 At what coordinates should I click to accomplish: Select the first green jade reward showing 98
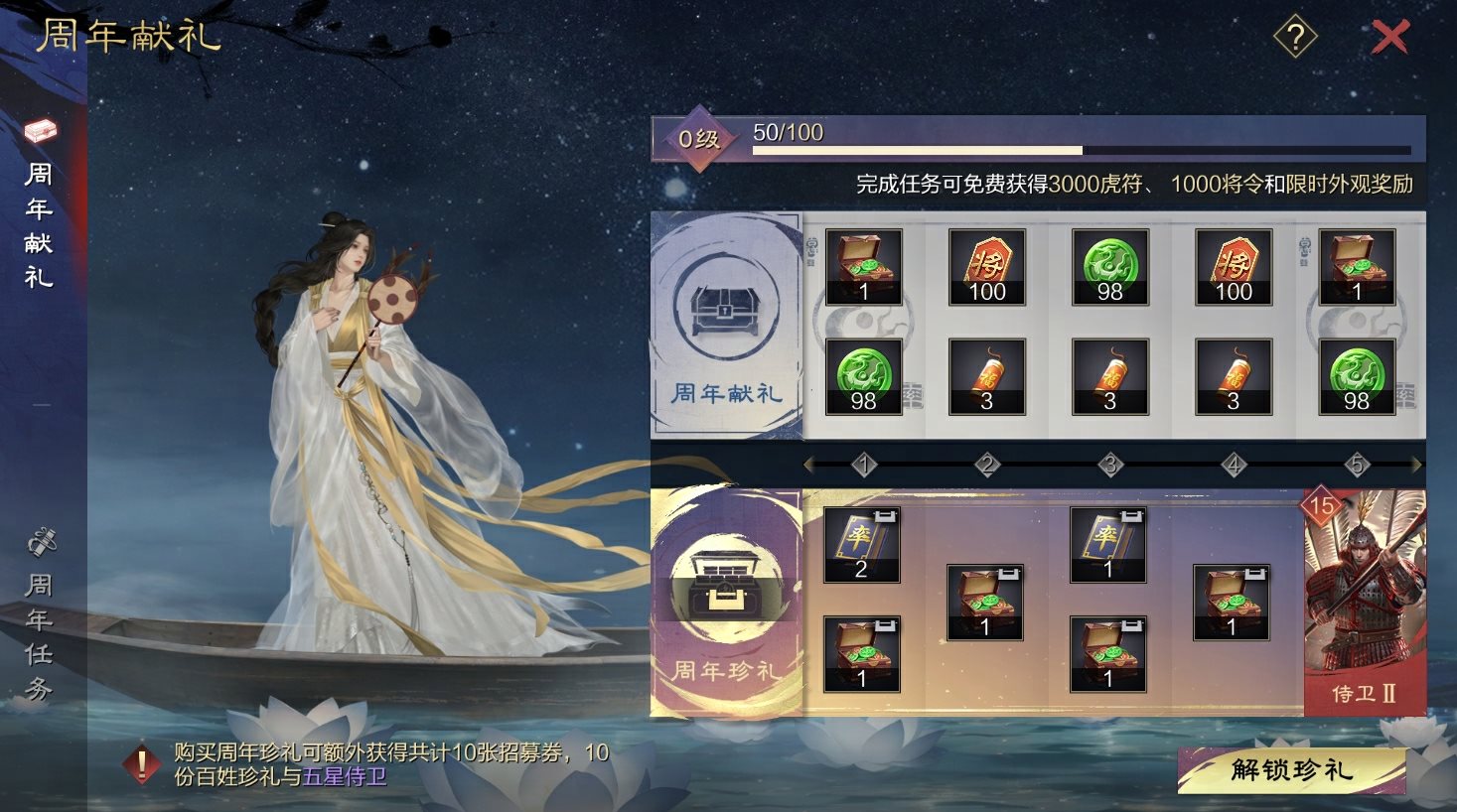[x=1109, y=266]
